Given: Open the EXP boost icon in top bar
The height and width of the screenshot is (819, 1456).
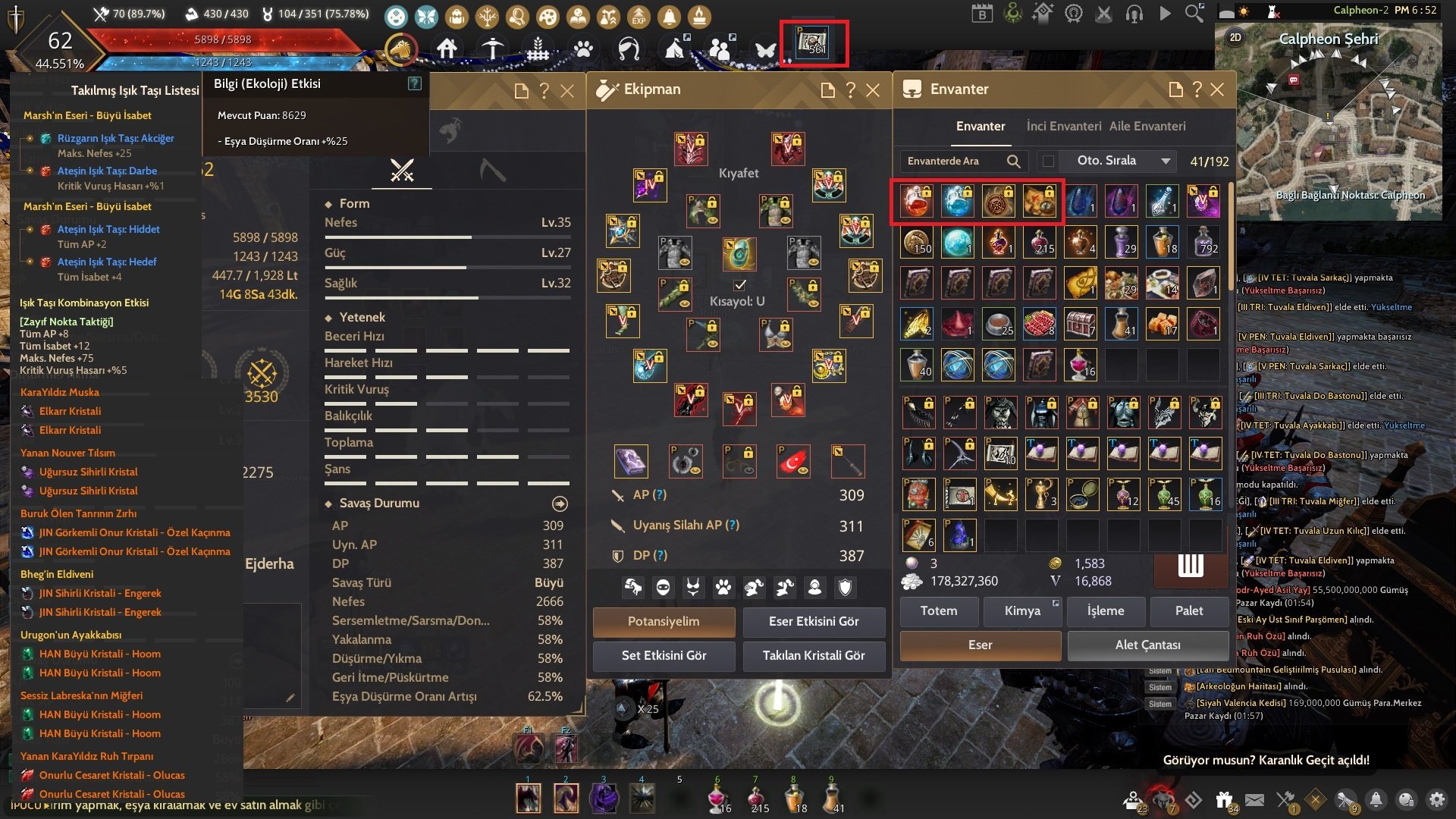Looking at the screenshot, I should click(638, 16).
